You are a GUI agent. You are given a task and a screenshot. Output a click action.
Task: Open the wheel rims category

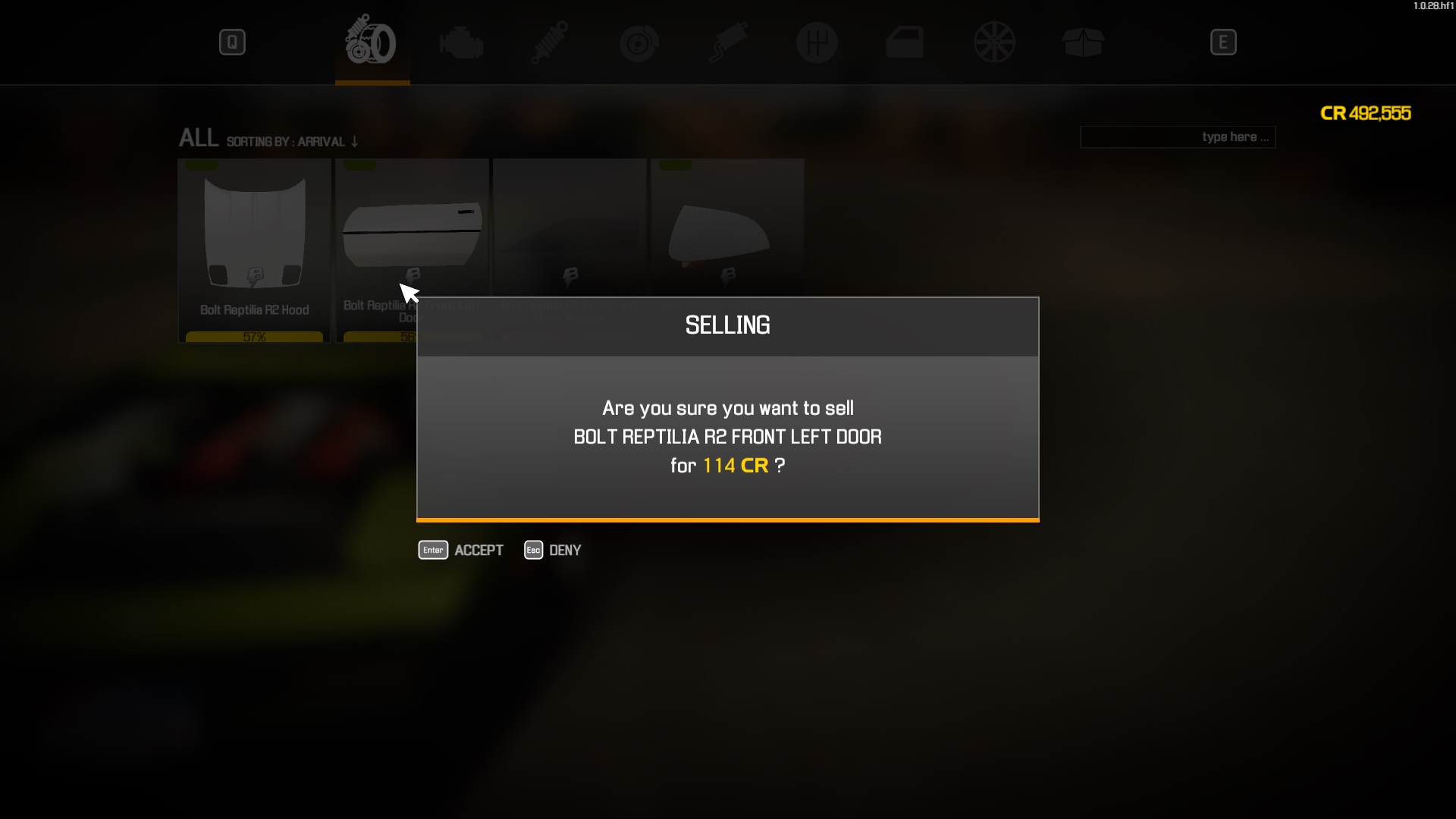pyautogui.click(x=994, y=42)
